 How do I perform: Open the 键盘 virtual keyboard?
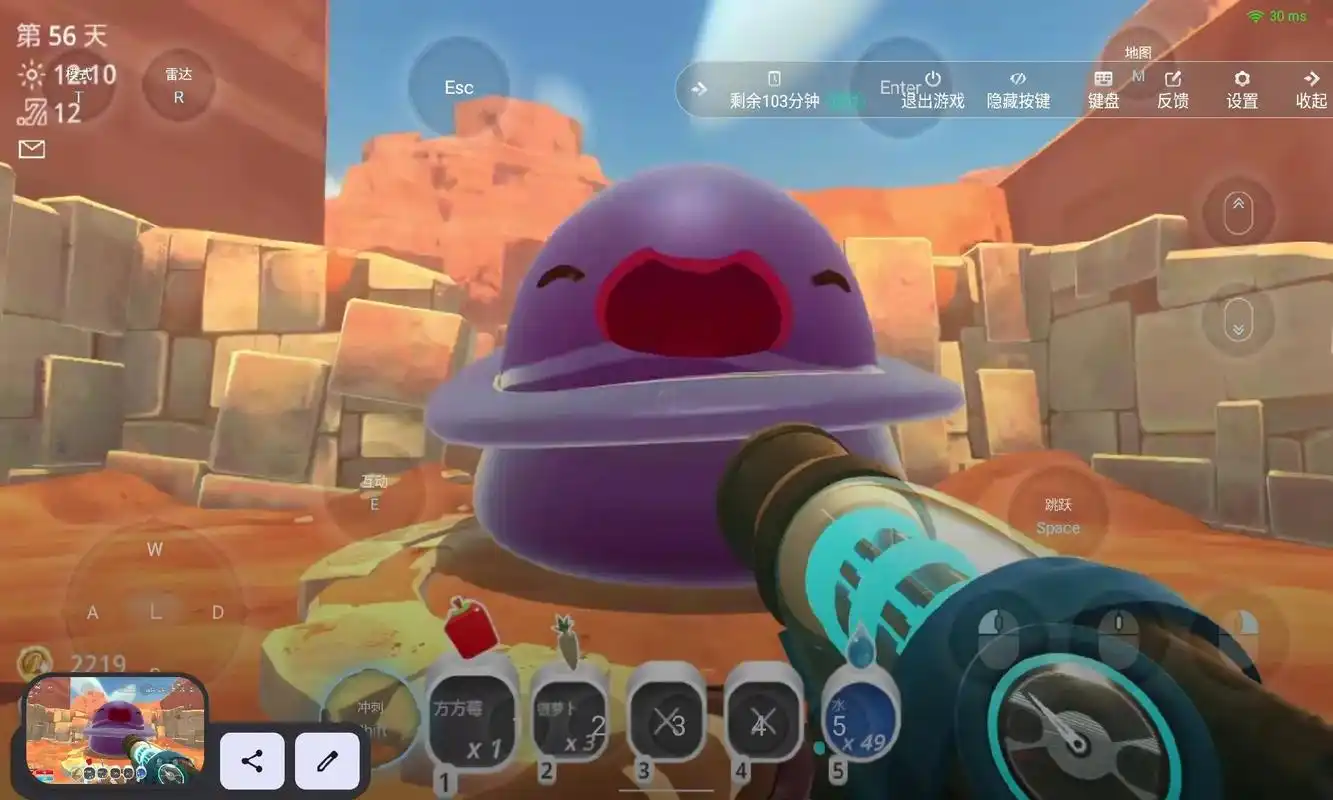(1103, 90)
